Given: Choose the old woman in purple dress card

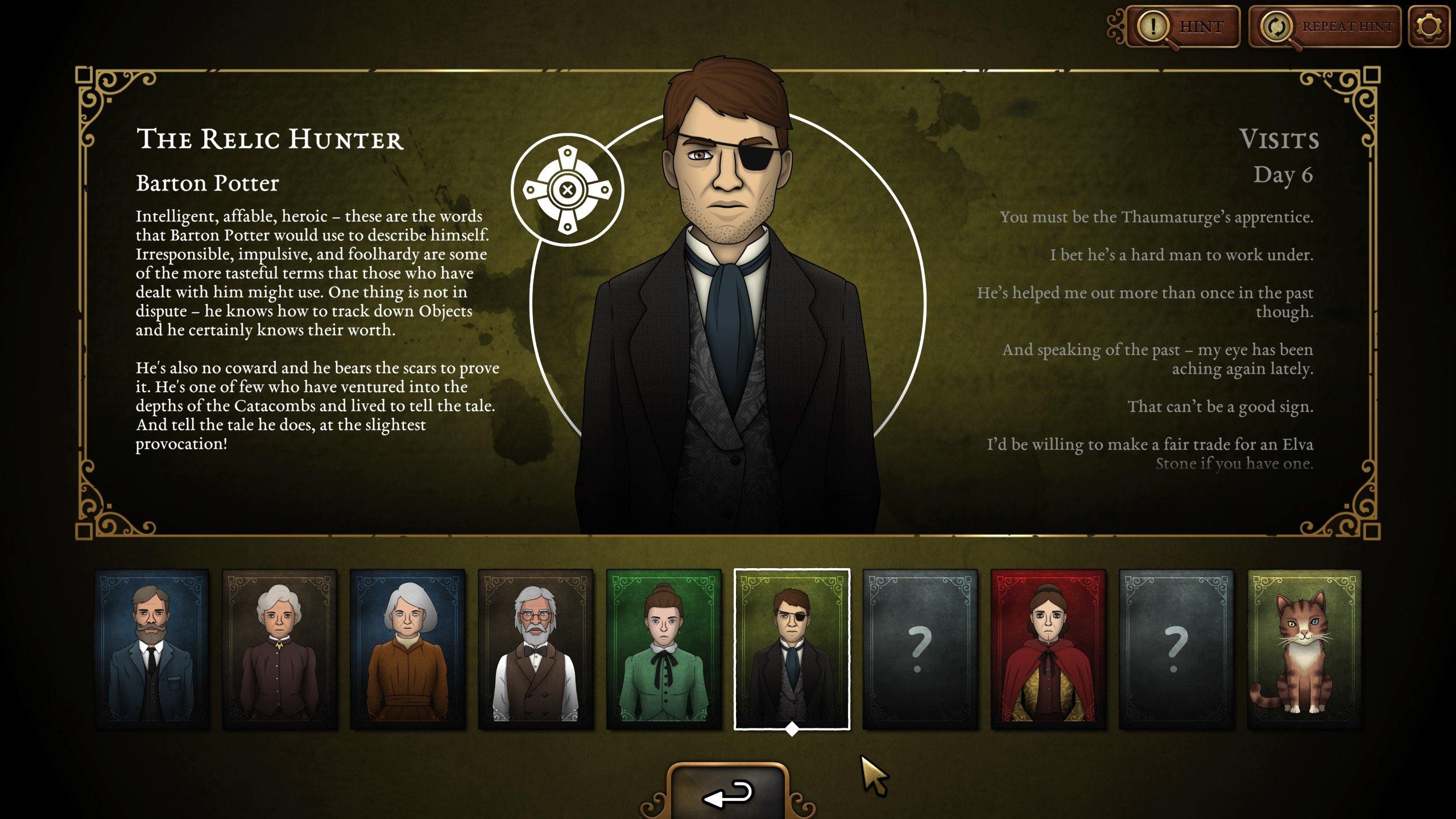Looking at the screenshot, I should [x=279, y=649].
